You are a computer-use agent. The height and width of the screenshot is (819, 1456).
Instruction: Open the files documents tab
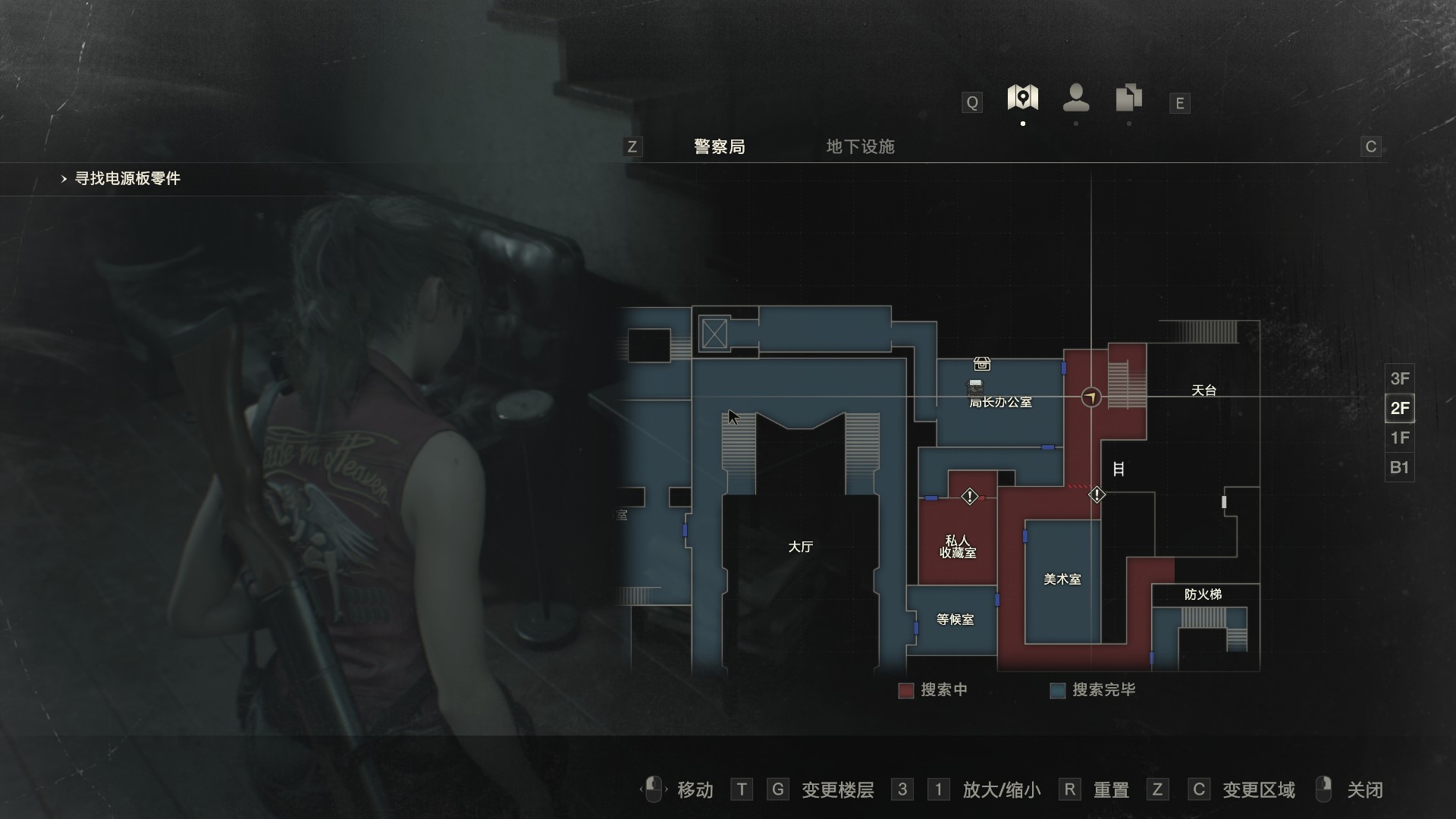pyautogui.click(x=1128, y=98)
